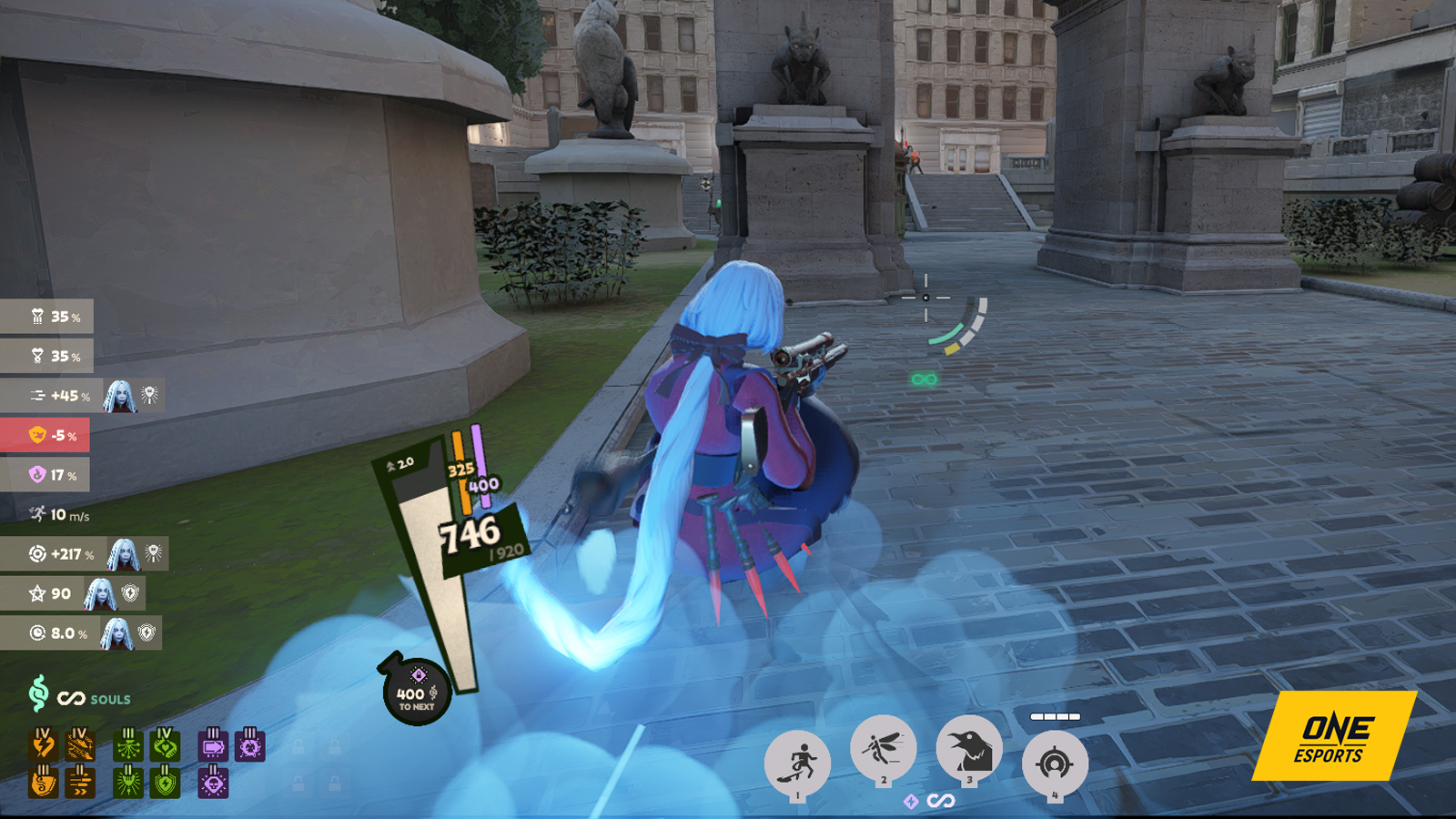The height and width of the screenshot is (819, 1456).
Task: Select the orange heart with lightning item
Action: tap(43, 745)
